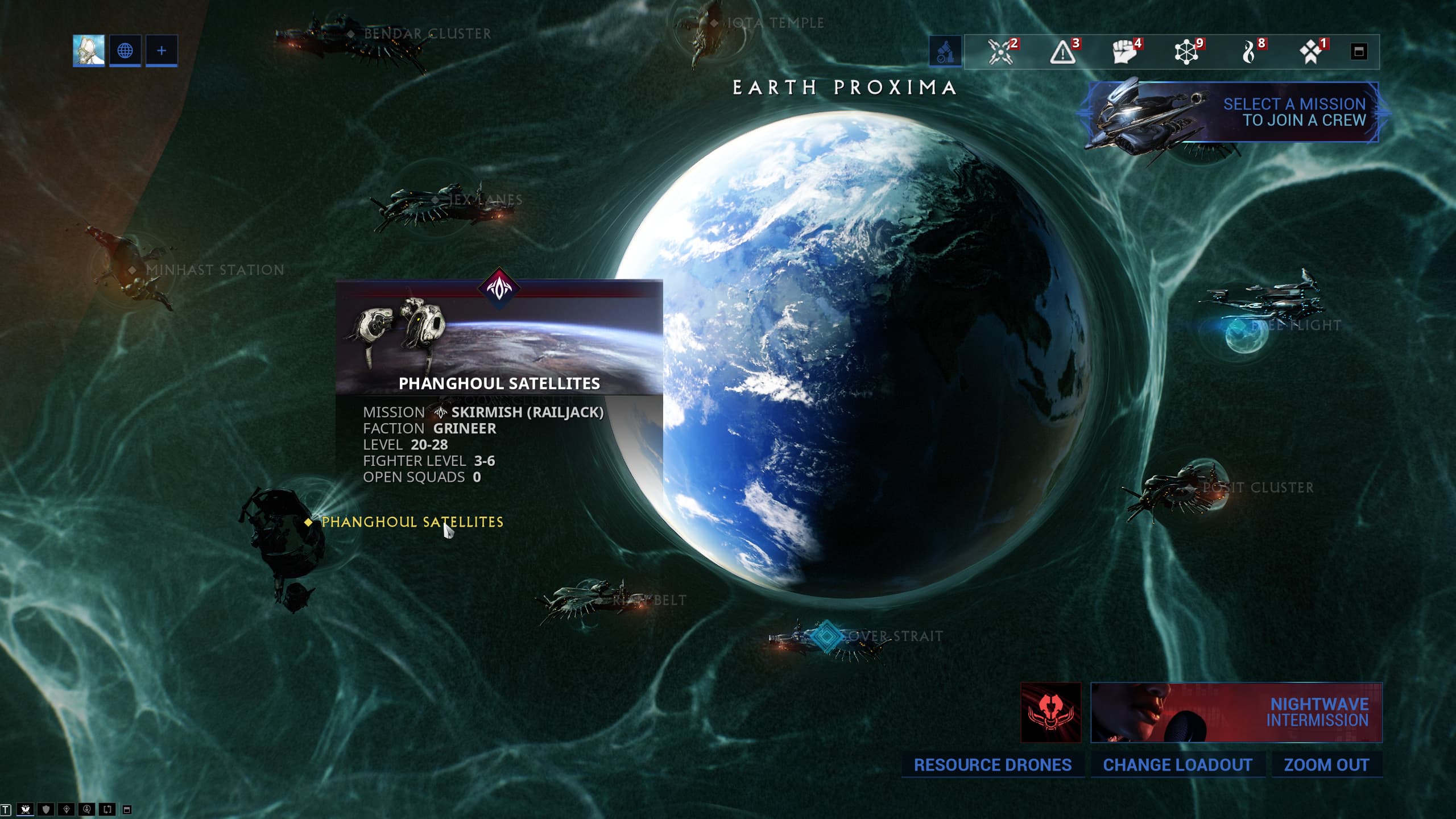1456x819 pixels.
Task: Select the hexagon network filter icon
Action: point(1186,52)
